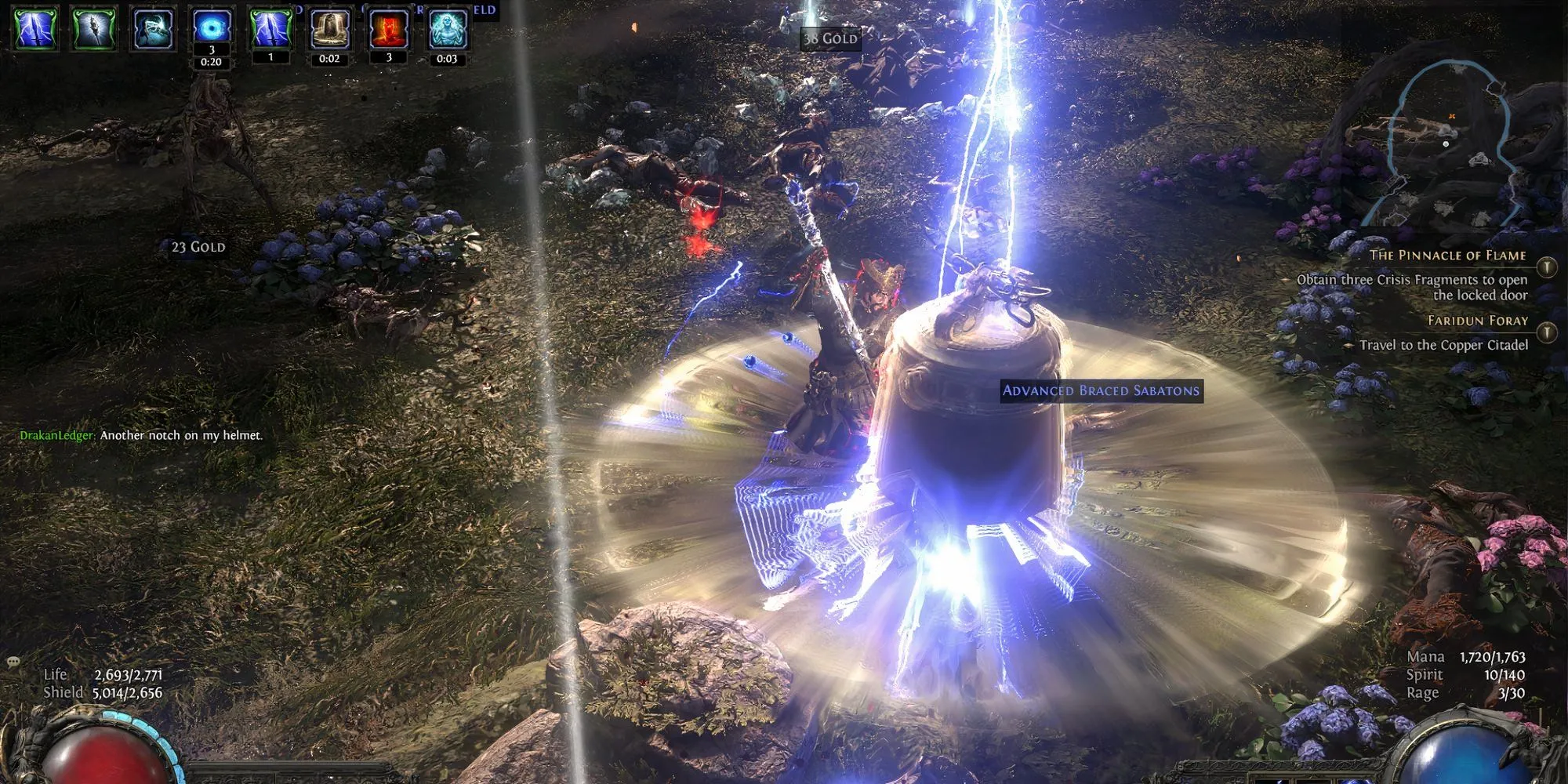Pick up the Advanced Braced Sabatons label

click(1101, 390)
